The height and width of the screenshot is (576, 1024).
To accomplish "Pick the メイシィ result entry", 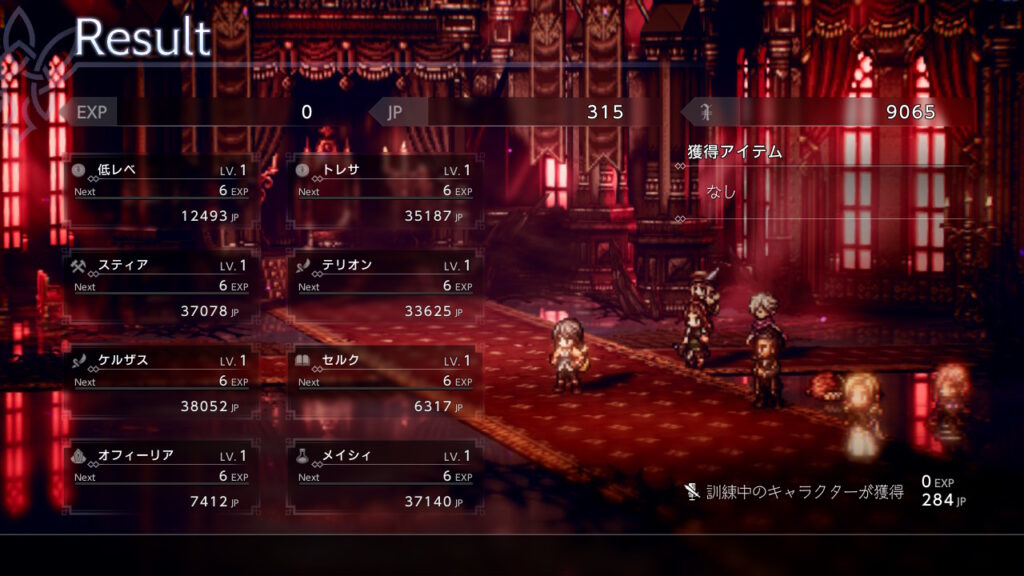I will click(384, 476).
